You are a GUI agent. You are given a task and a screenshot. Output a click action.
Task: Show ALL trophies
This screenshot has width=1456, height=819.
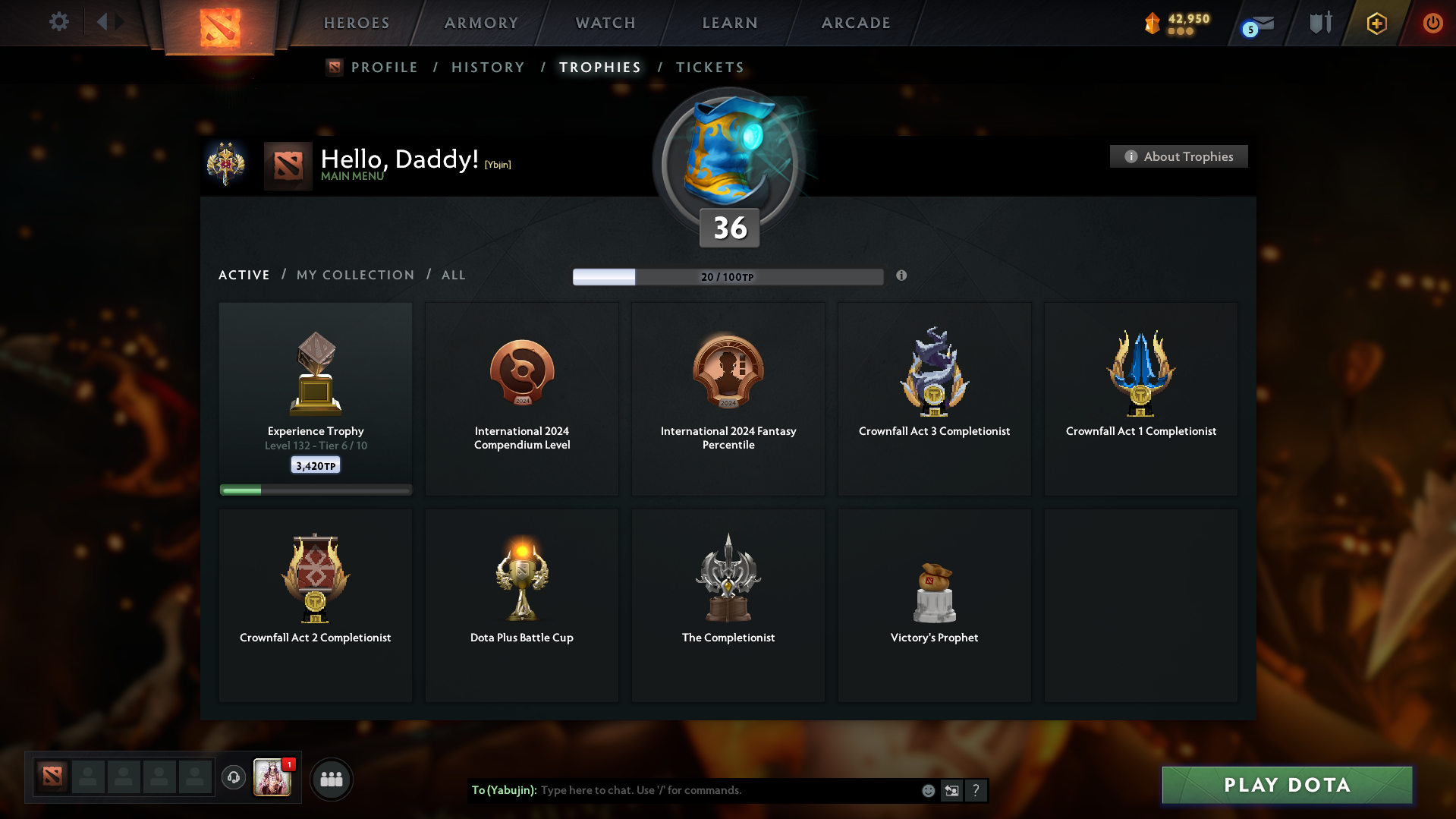pyautogui.click(x=453, y=275)
